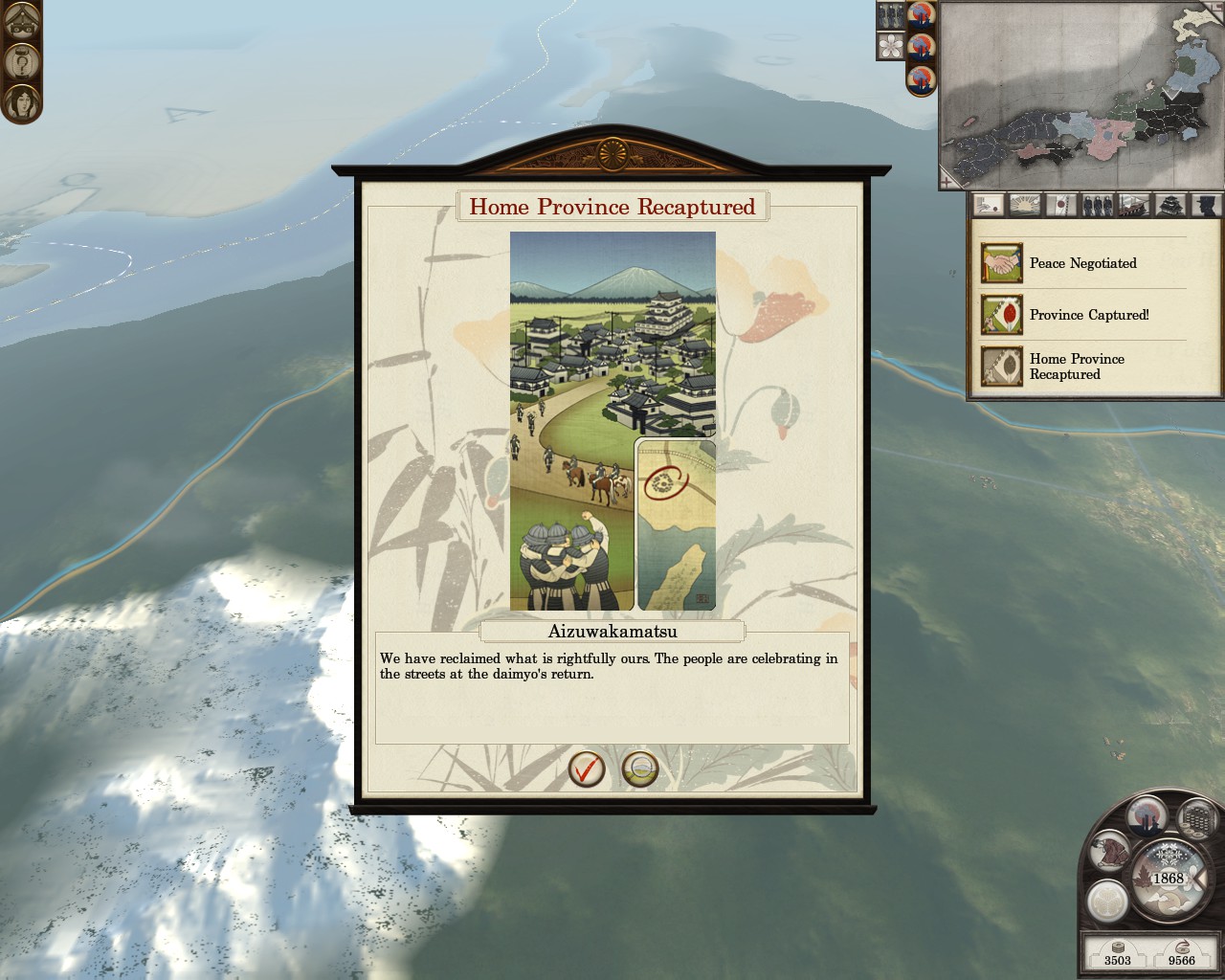The height and width of the screenshot is (980, 1225).
Task: Click the Japan campaign minimap
Action: (x=1082, y=94)
